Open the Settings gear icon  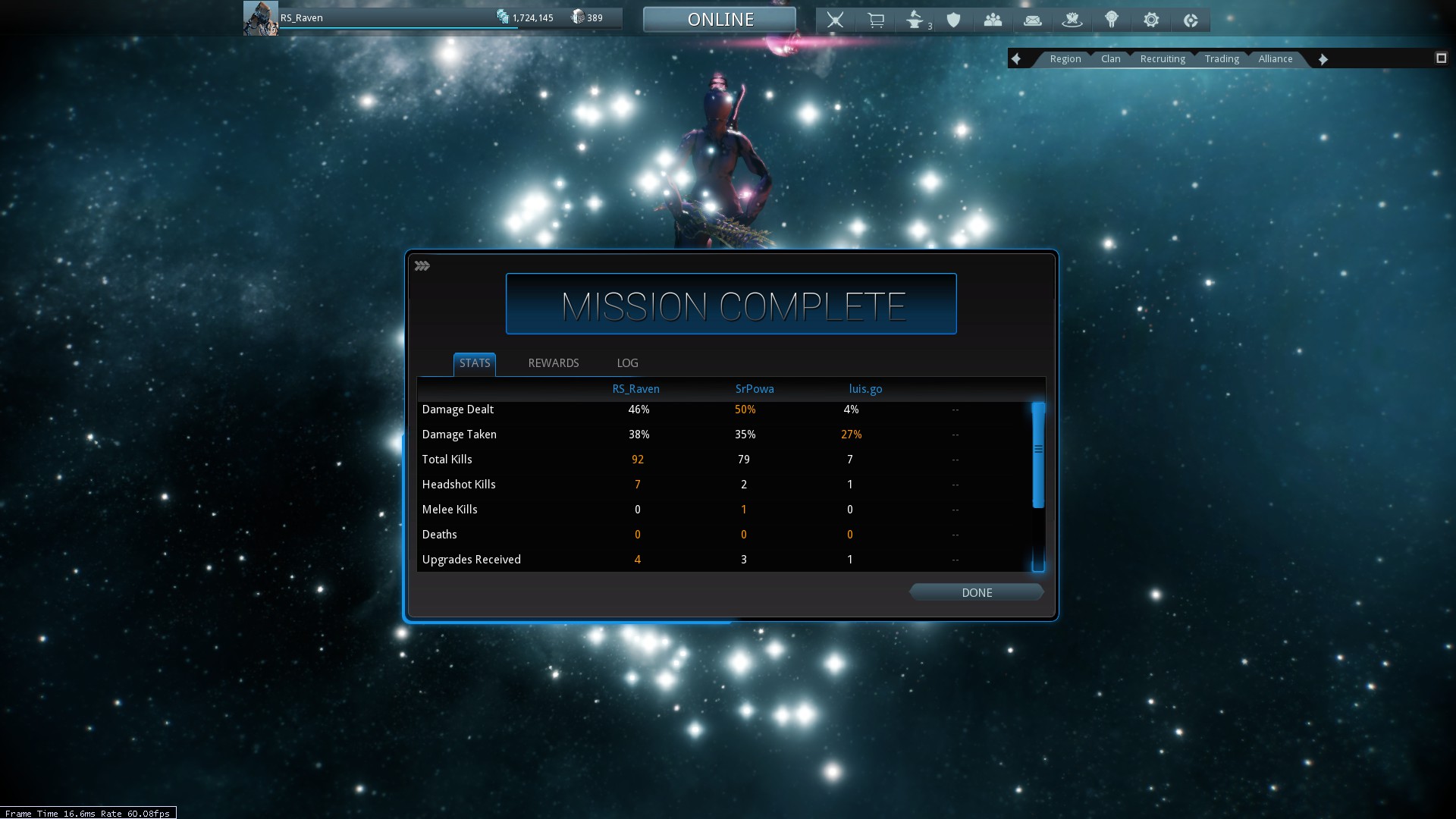click(x=1151, y=20)
